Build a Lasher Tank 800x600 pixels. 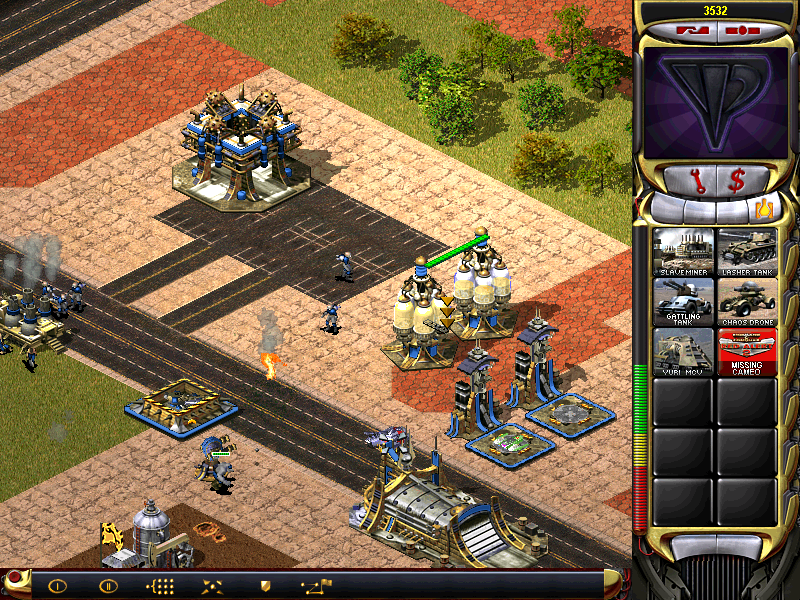point(746,252)
